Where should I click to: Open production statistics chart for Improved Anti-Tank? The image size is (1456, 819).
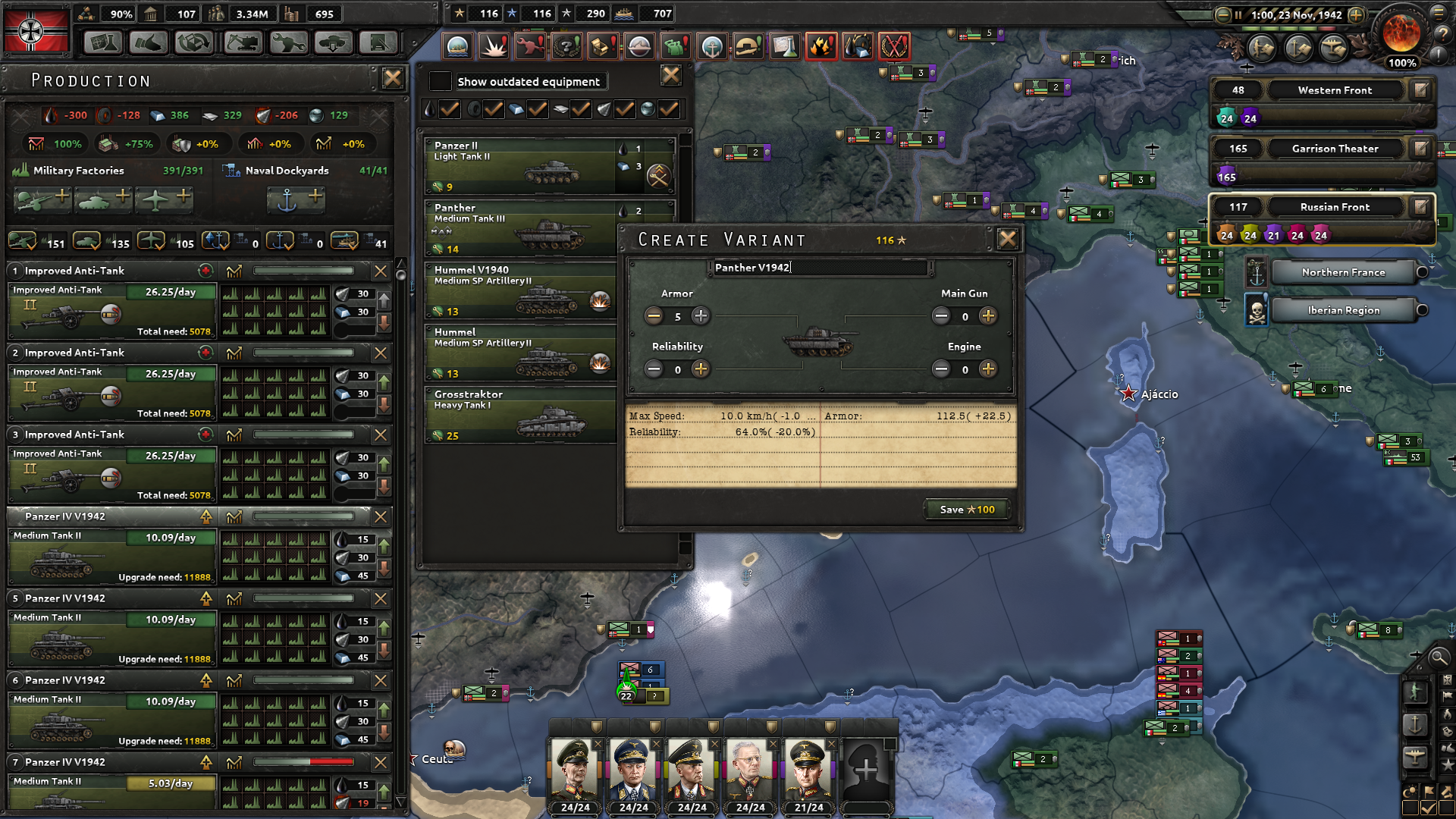235,271
